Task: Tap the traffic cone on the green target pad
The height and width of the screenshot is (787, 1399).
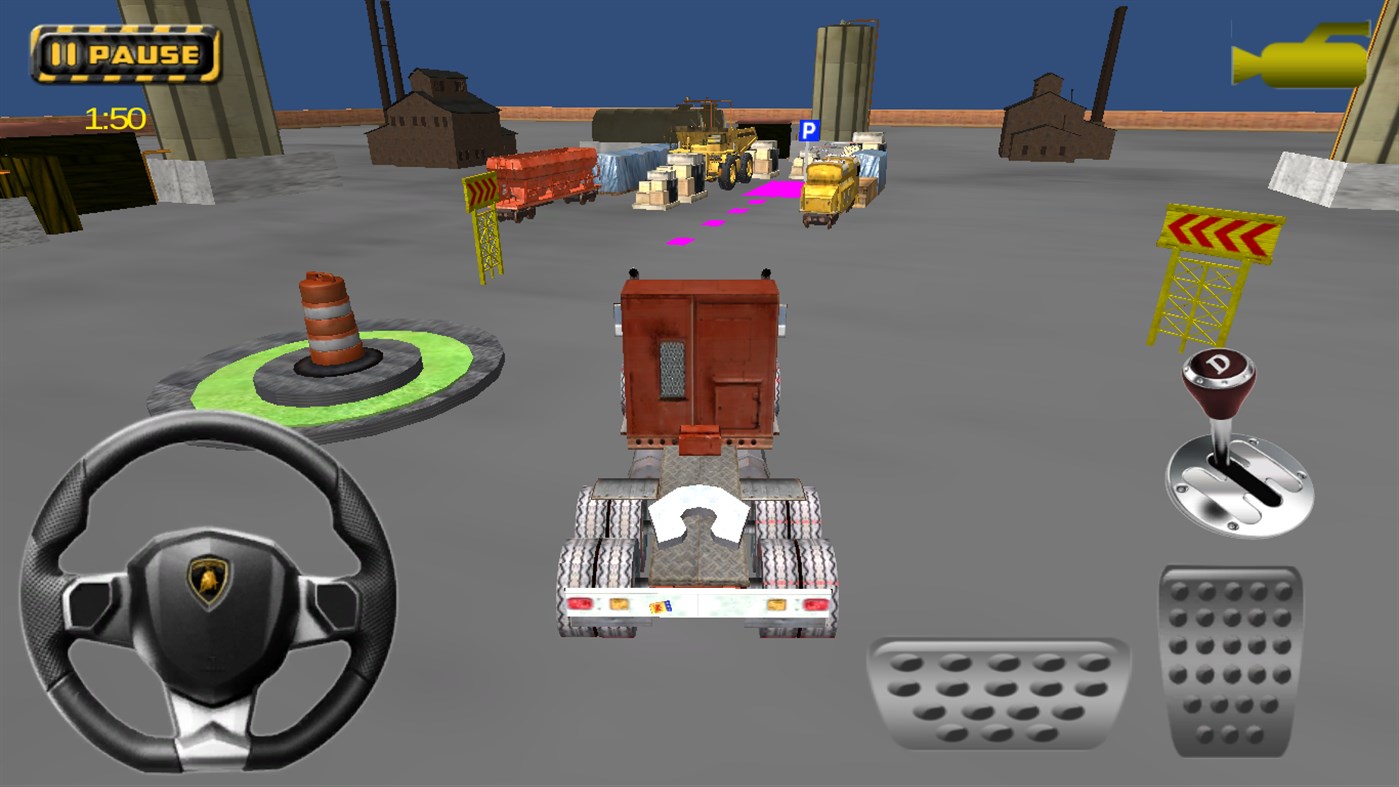Action: (326, 320)
